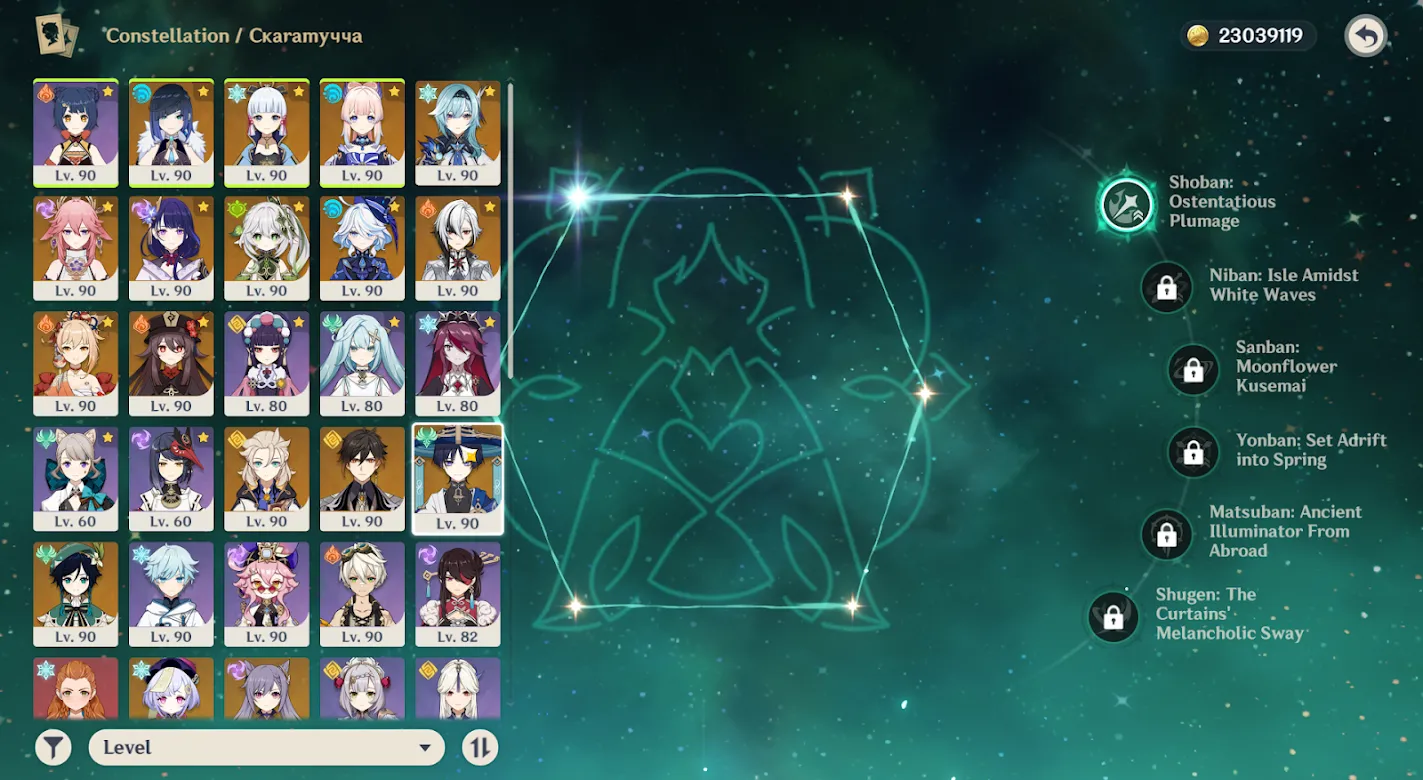Viewport: 1423px width, 780px height.
Task: Click the Matsuban constellation lock icon
Action: [1166, 535]
